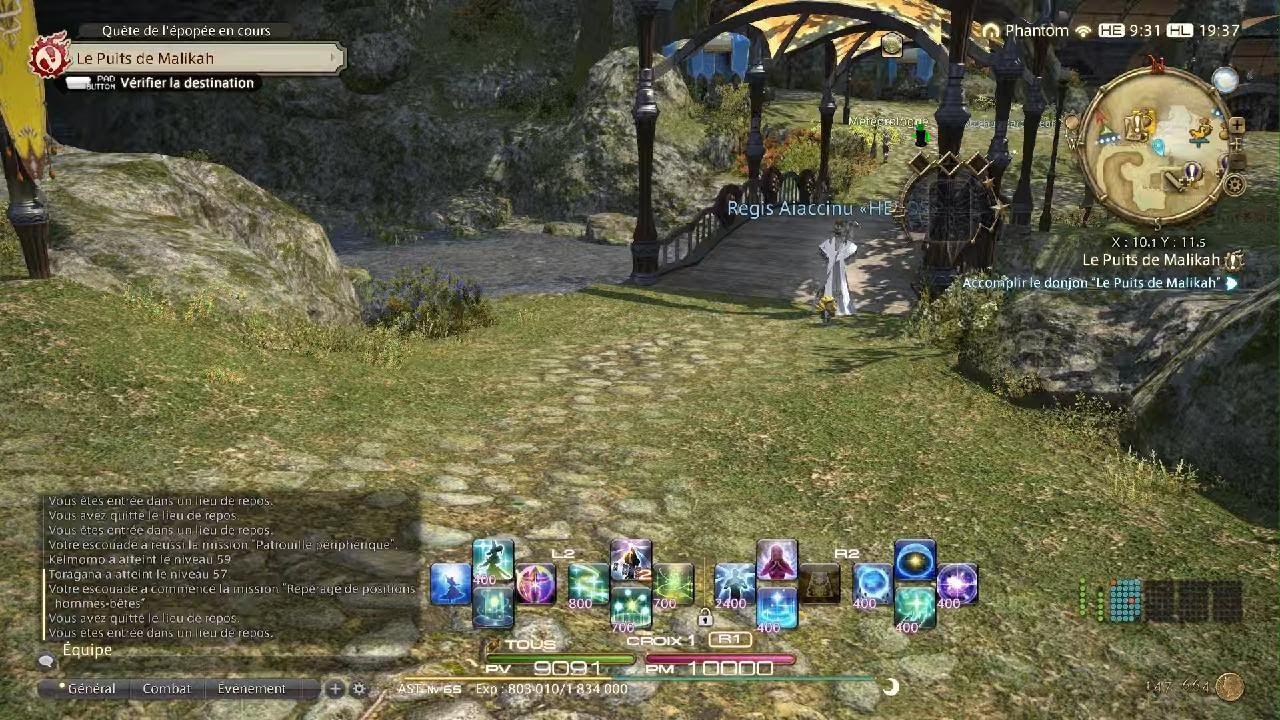Open the Événement chat tab

tap(251, 689)
